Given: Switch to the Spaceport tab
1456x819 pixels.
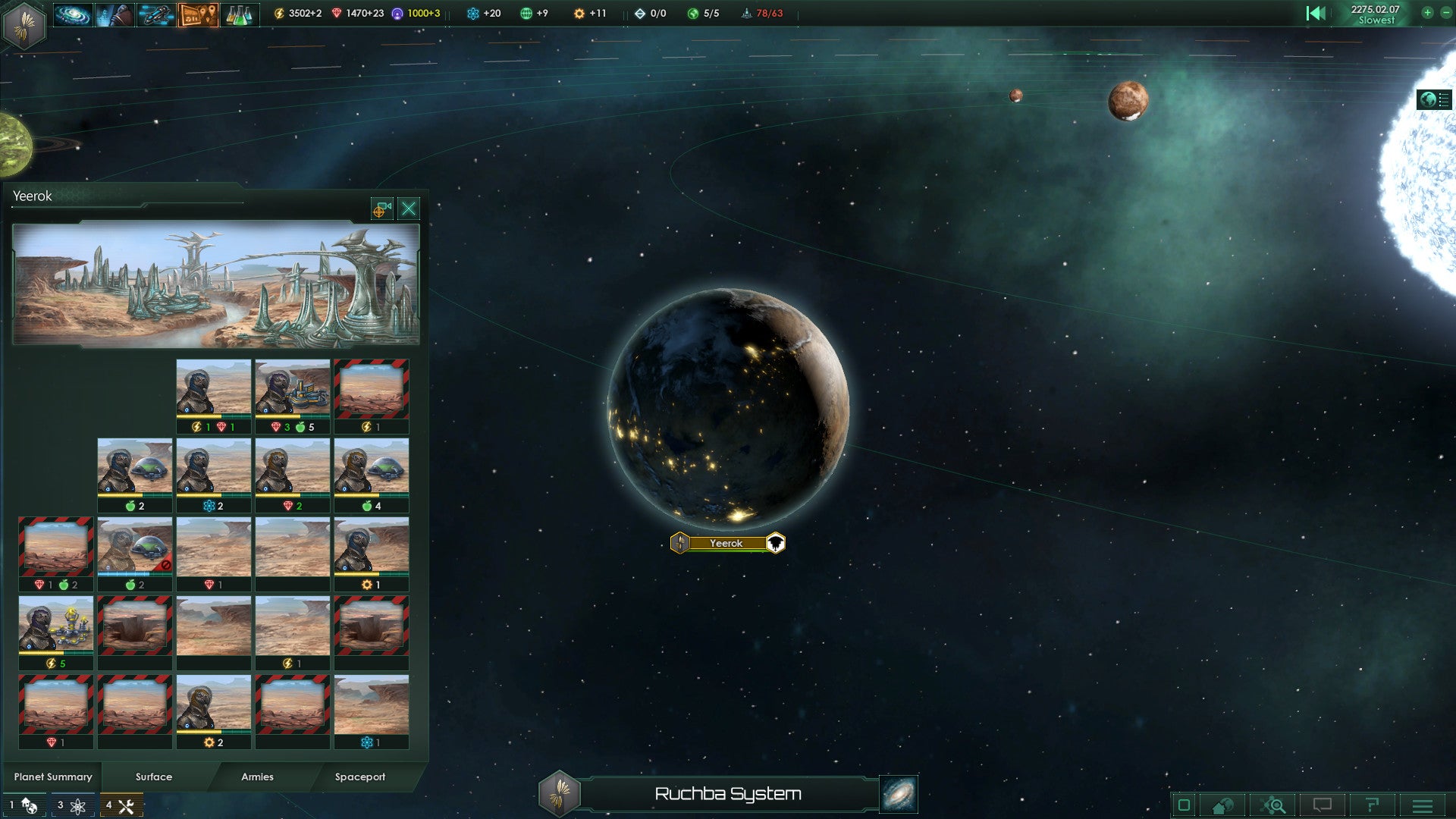Looking at the screenshot, I should coord(360,777).
